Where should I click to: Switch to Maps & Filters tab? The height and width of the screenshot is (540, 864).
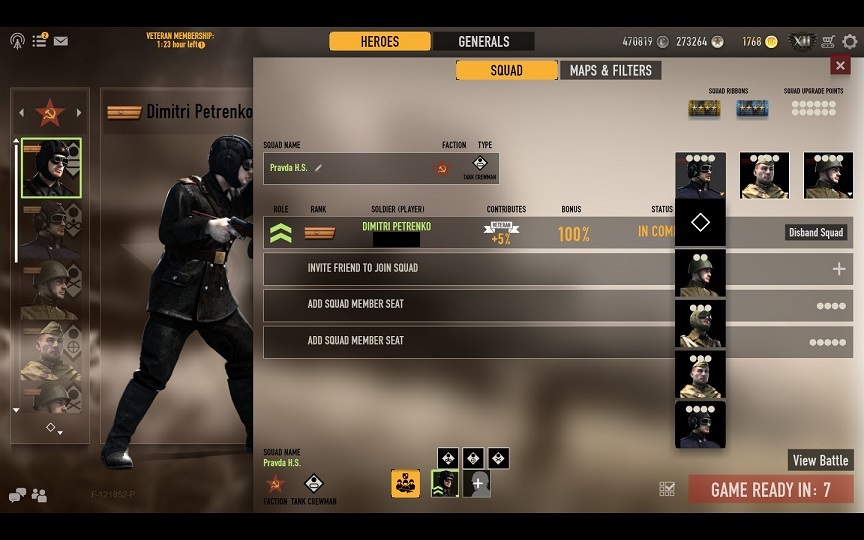pyautogui.click(x=610, y=70)
